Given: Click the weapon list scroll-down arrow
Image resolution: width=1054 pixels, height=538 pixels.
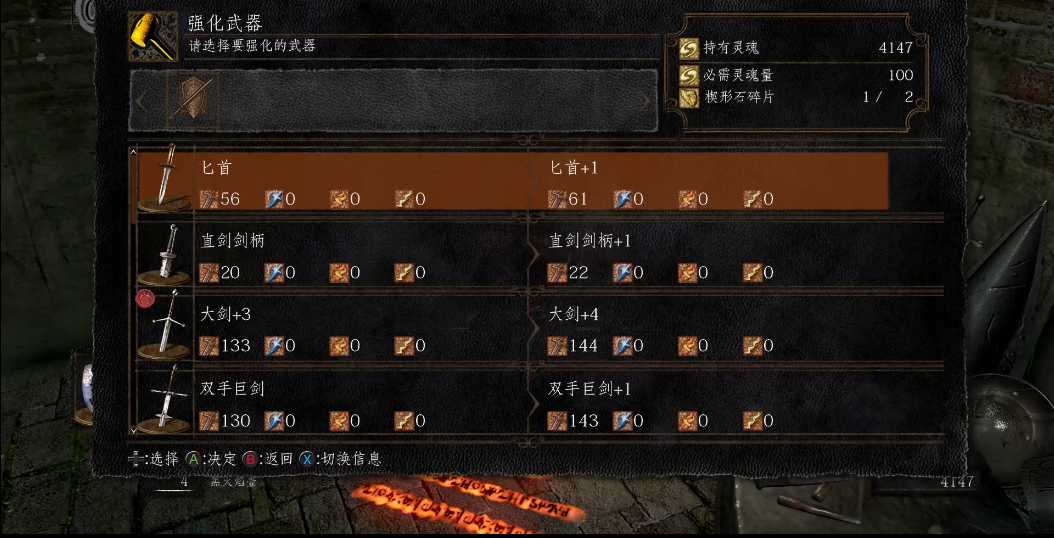Looking at the screenshot, I should (133, 430).
